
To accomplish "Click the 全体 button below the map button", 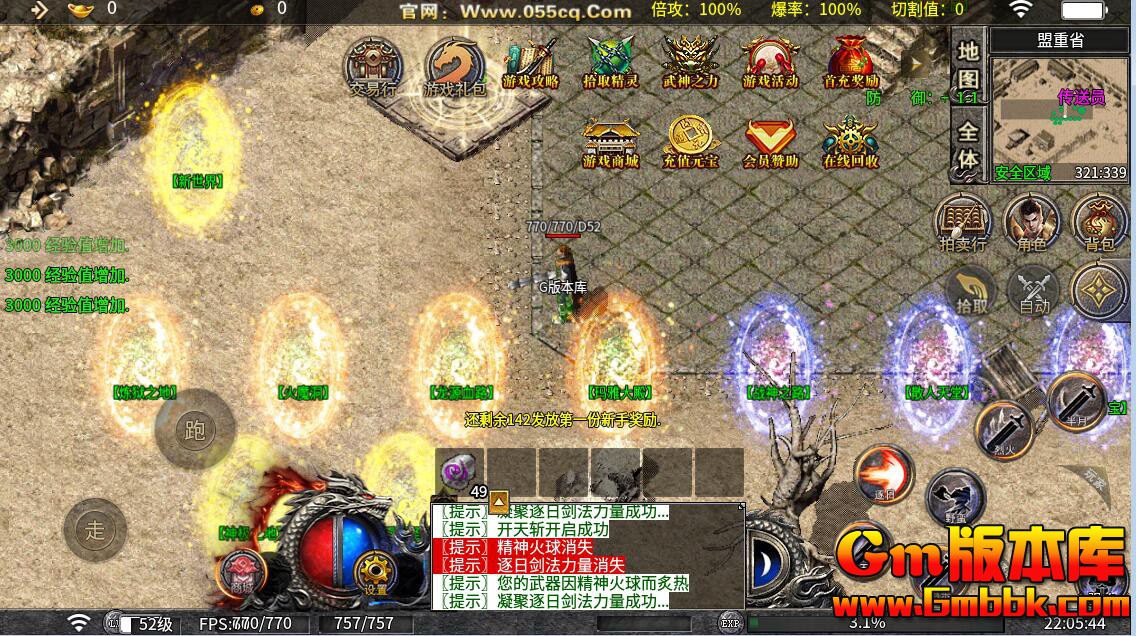I will click(x=967, y=145).
